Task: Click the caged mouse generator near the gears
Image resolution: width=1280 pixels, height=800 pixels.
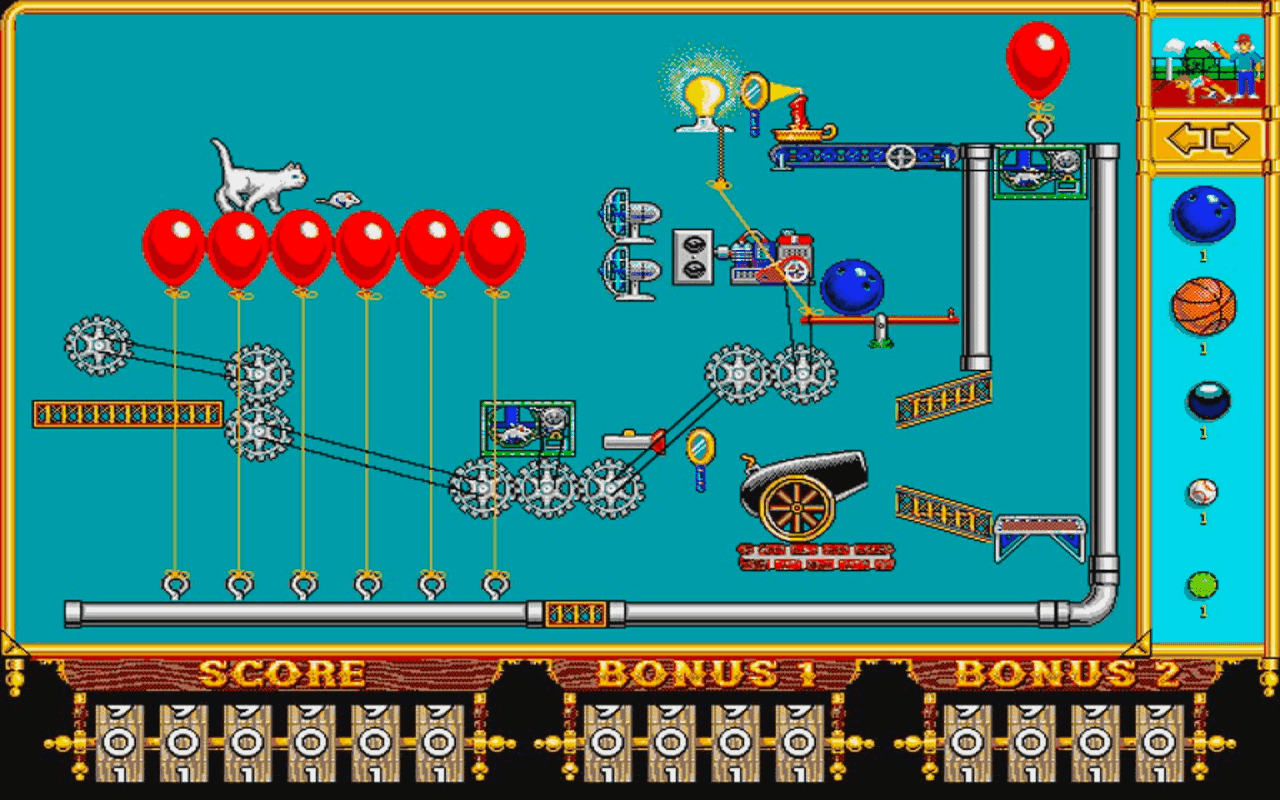Action: pos(528,428)
